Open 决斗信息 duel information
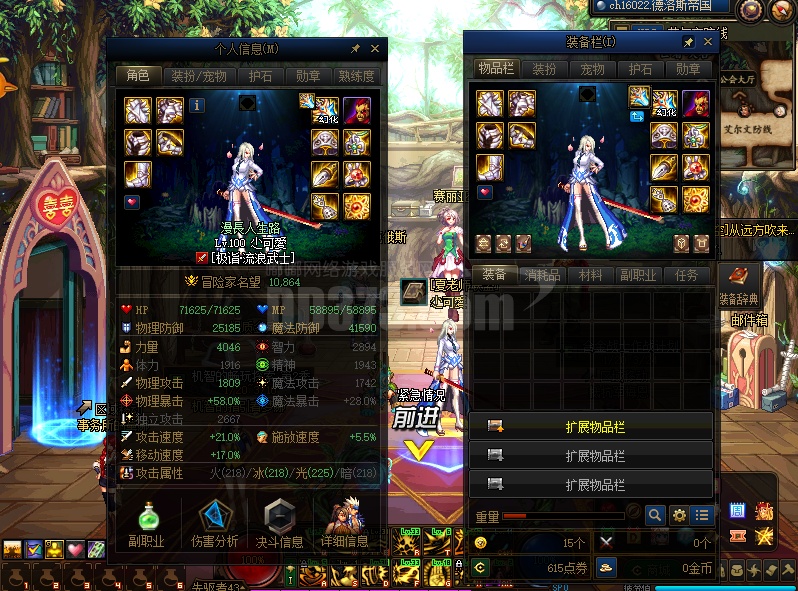Image resolution: width=798 pixels, height=591 pixels. (x=278, y=524)
